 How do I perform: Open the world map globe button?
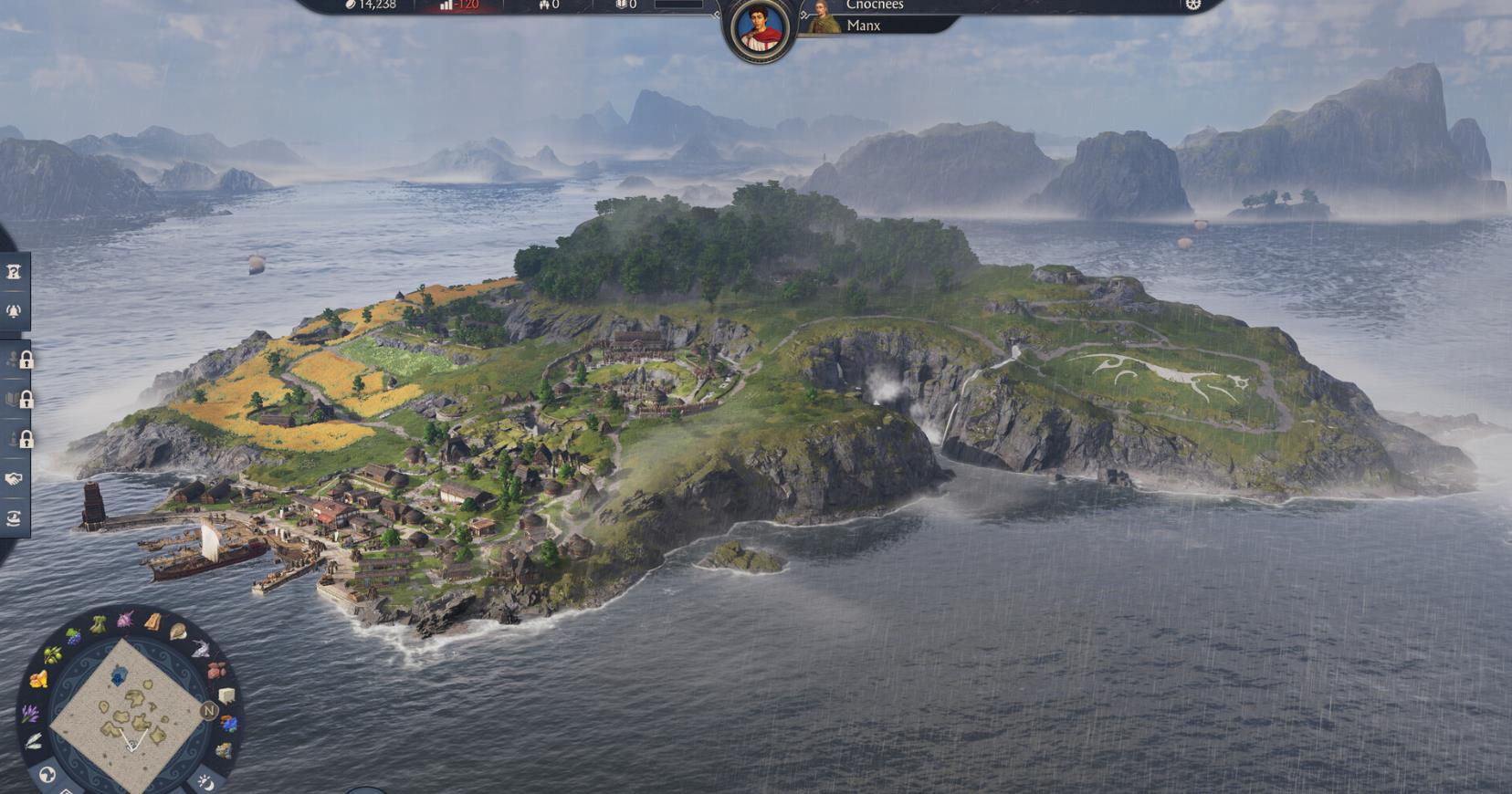coord(47,775)
